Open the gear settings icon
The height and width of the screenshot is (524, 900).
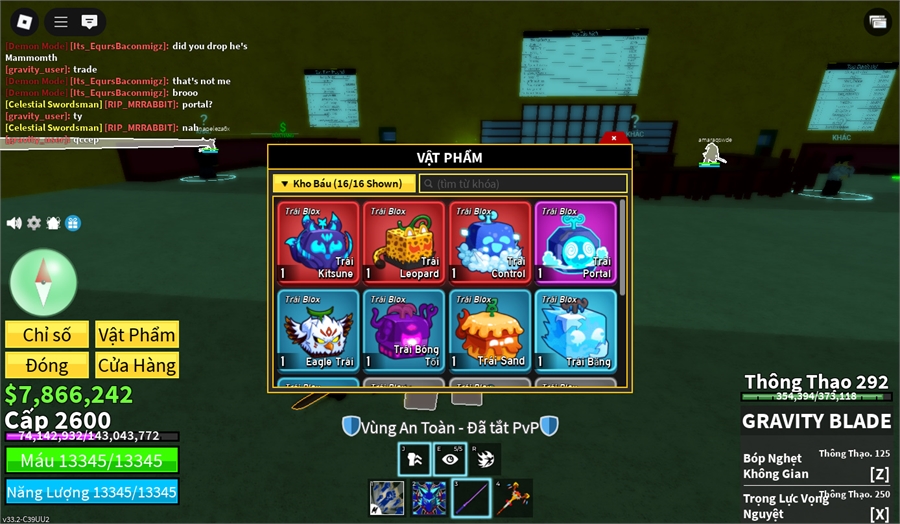(34, 223)
